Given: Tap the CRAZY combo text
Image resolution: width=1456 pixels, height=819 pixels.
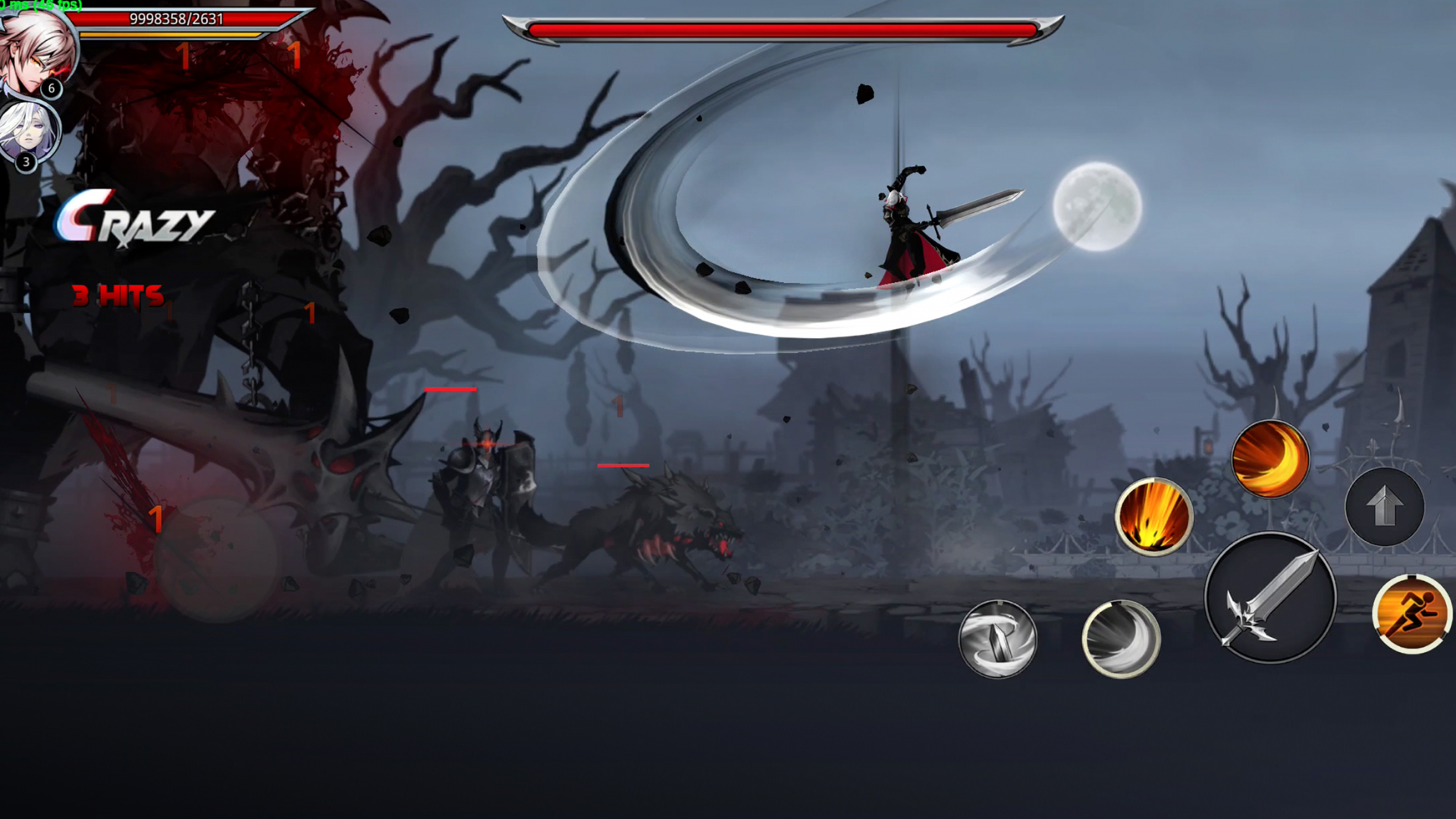Looking at the screenshot, I should pyautogui.click(x=136, y=221).
